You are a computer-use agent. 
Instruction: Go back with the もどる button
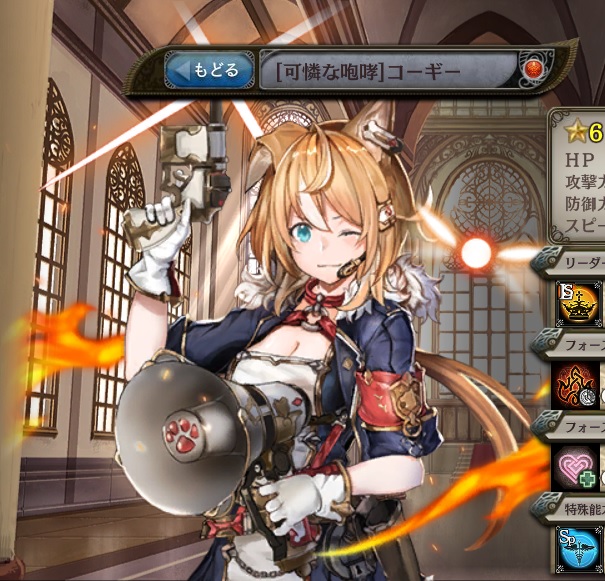pos(209,71)
